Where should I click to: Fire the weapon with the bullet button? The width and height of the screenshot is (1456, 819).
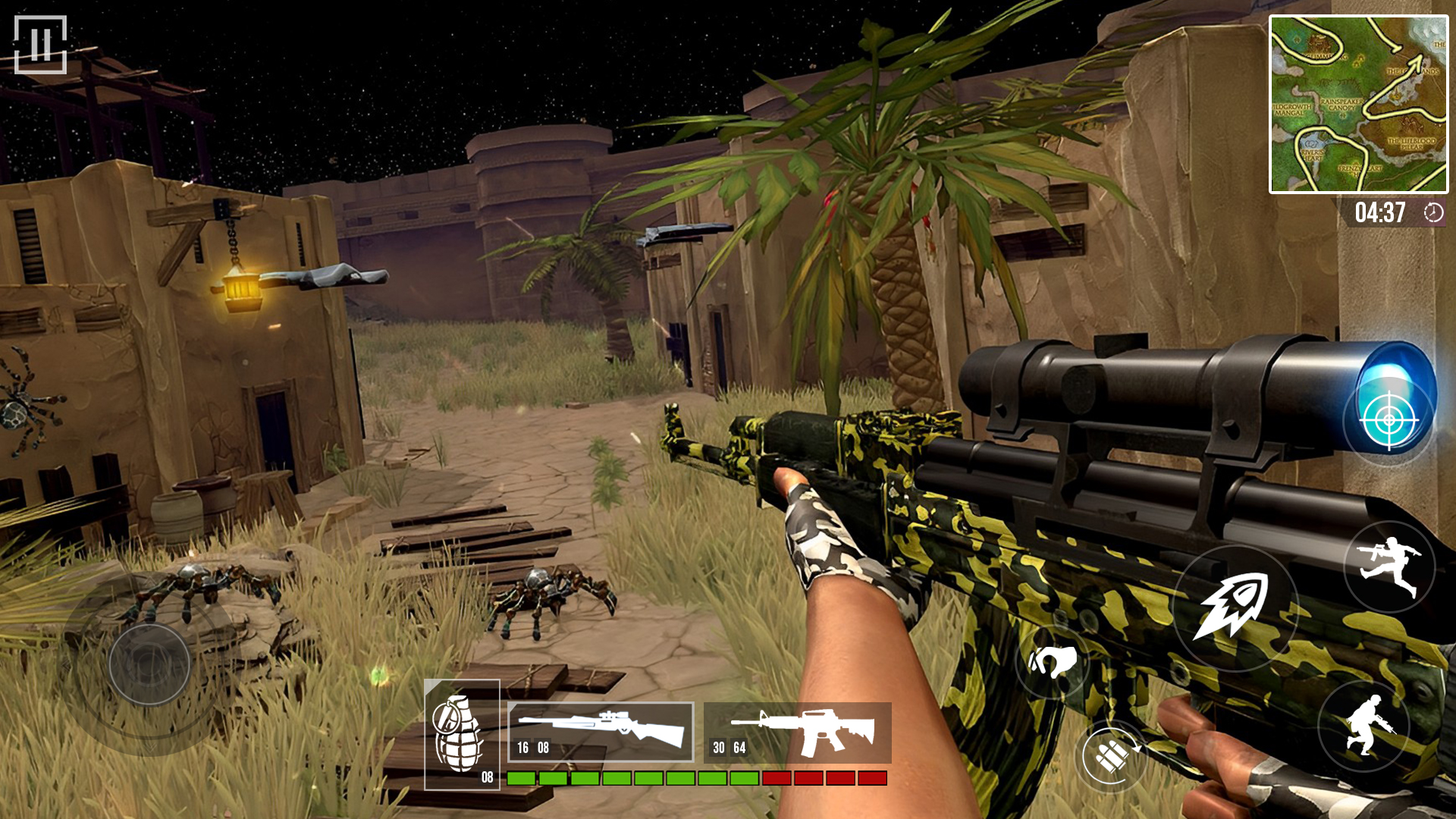click(1234, 607)
